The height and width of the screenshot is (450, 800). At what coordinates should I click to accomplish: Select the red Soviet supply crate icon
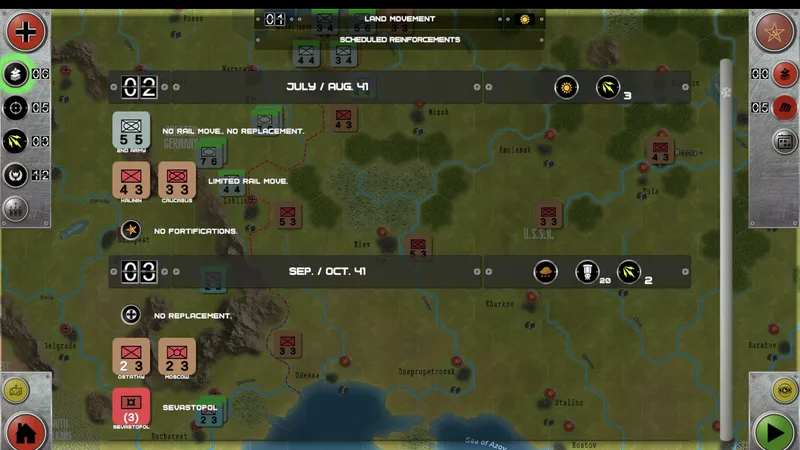click(x=784, y=74)
